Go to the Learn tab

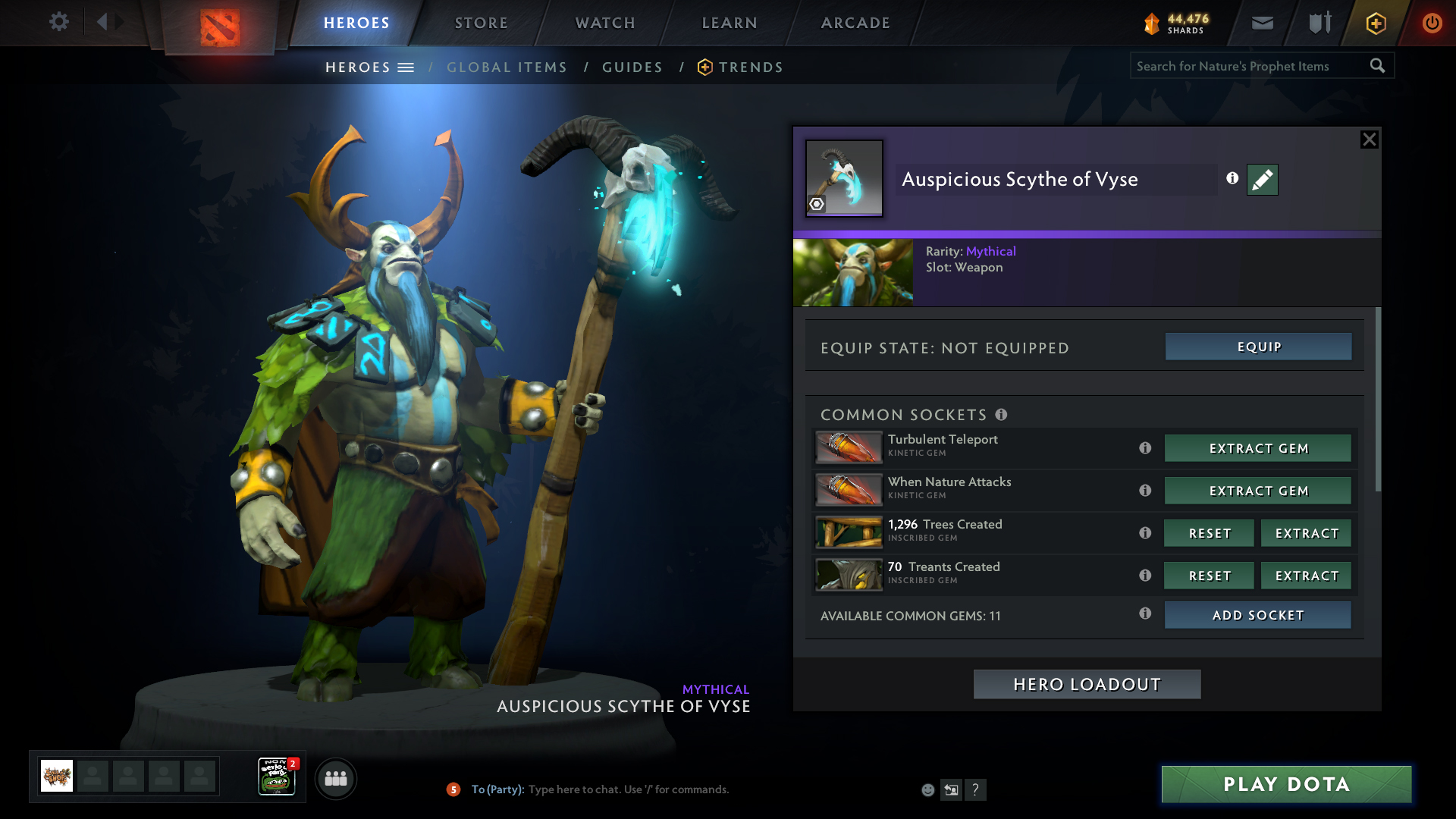point(730,23)
